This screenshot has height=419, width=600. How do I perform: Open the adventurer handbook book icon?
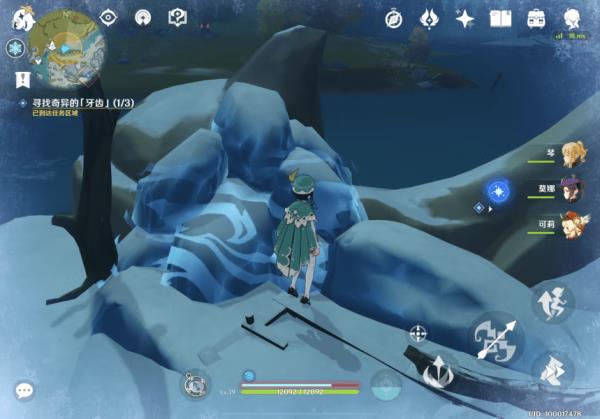[500, 18]
